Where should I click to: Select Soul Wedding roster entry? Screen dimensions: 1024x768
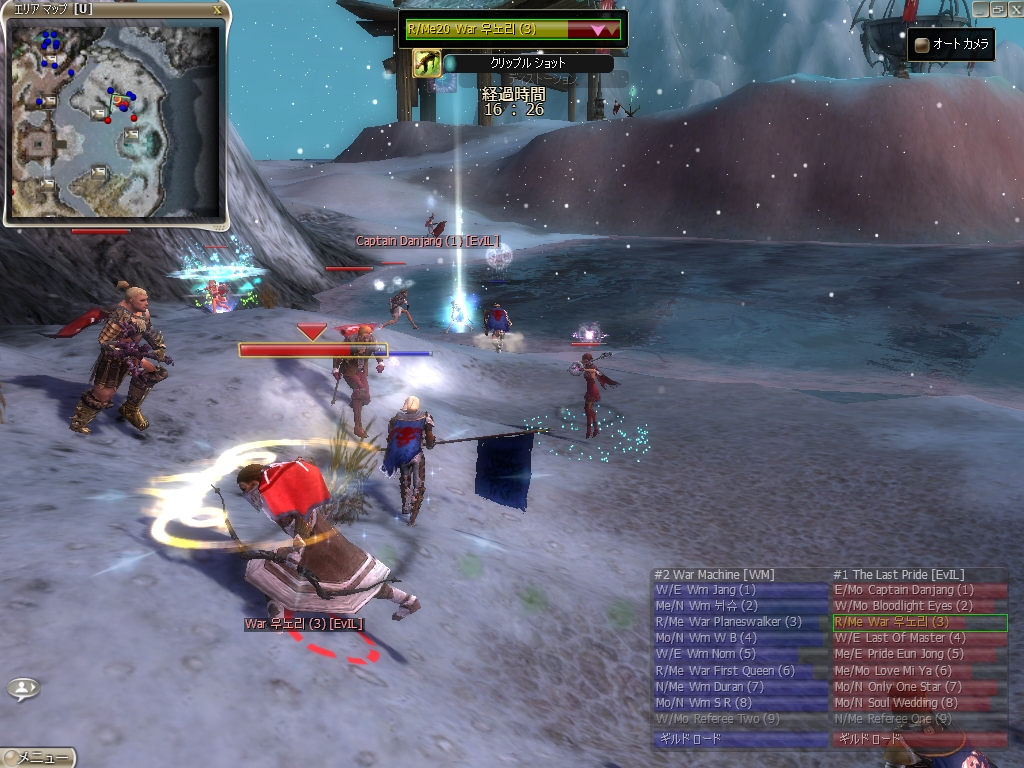click(919, 702)
